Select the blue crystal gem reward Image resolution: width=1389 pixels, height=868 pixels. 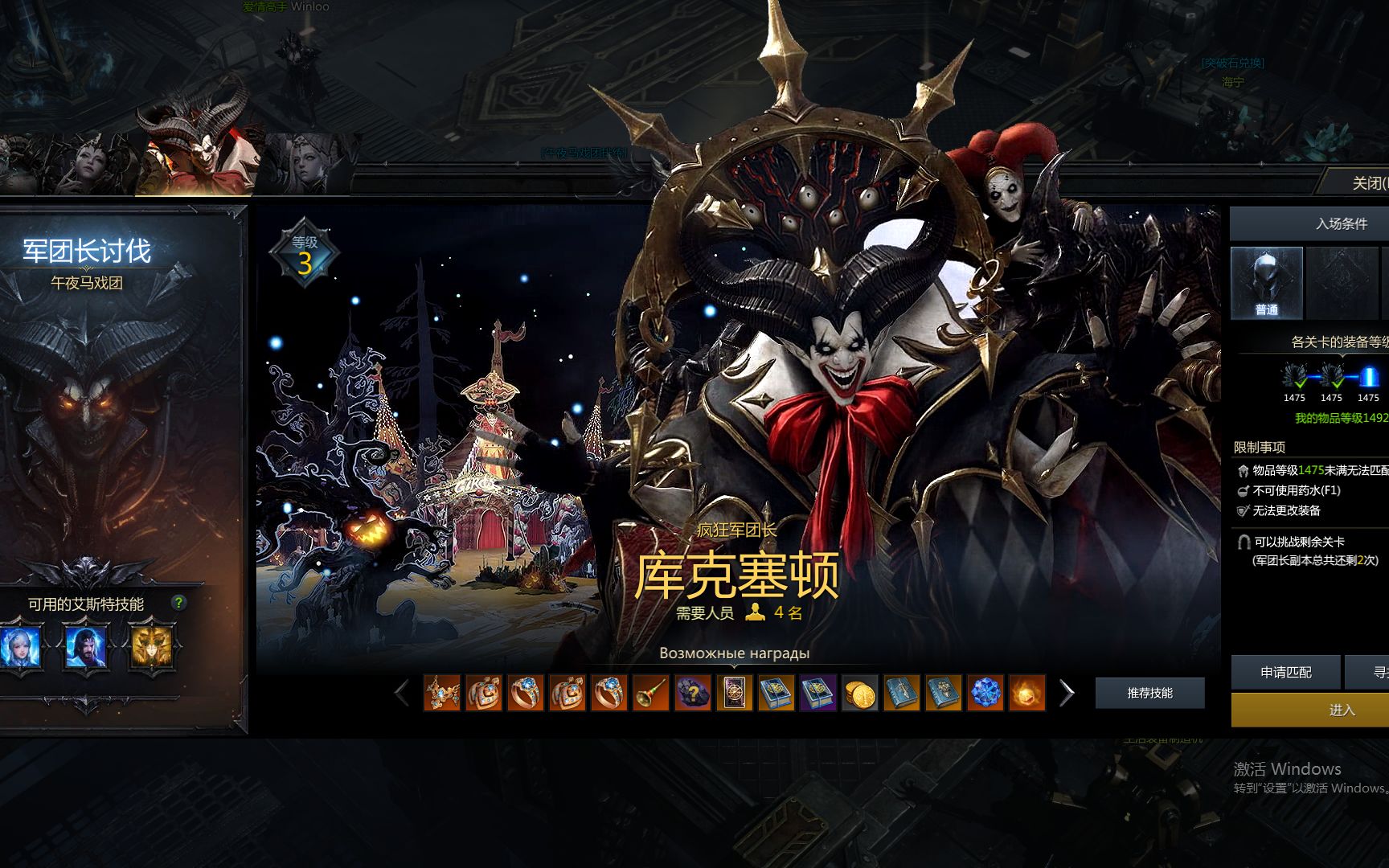(985, 693)
